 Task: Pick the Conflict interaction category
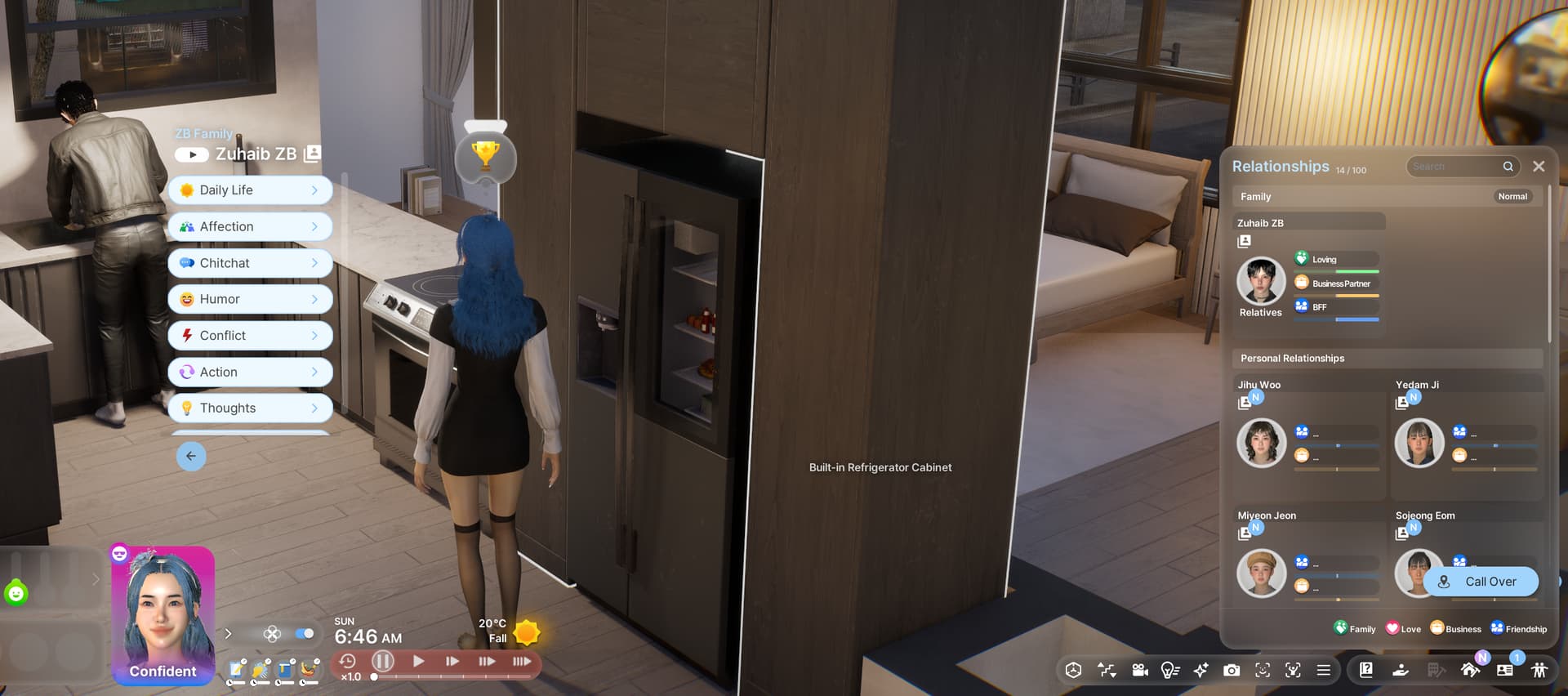click(250, 336)
